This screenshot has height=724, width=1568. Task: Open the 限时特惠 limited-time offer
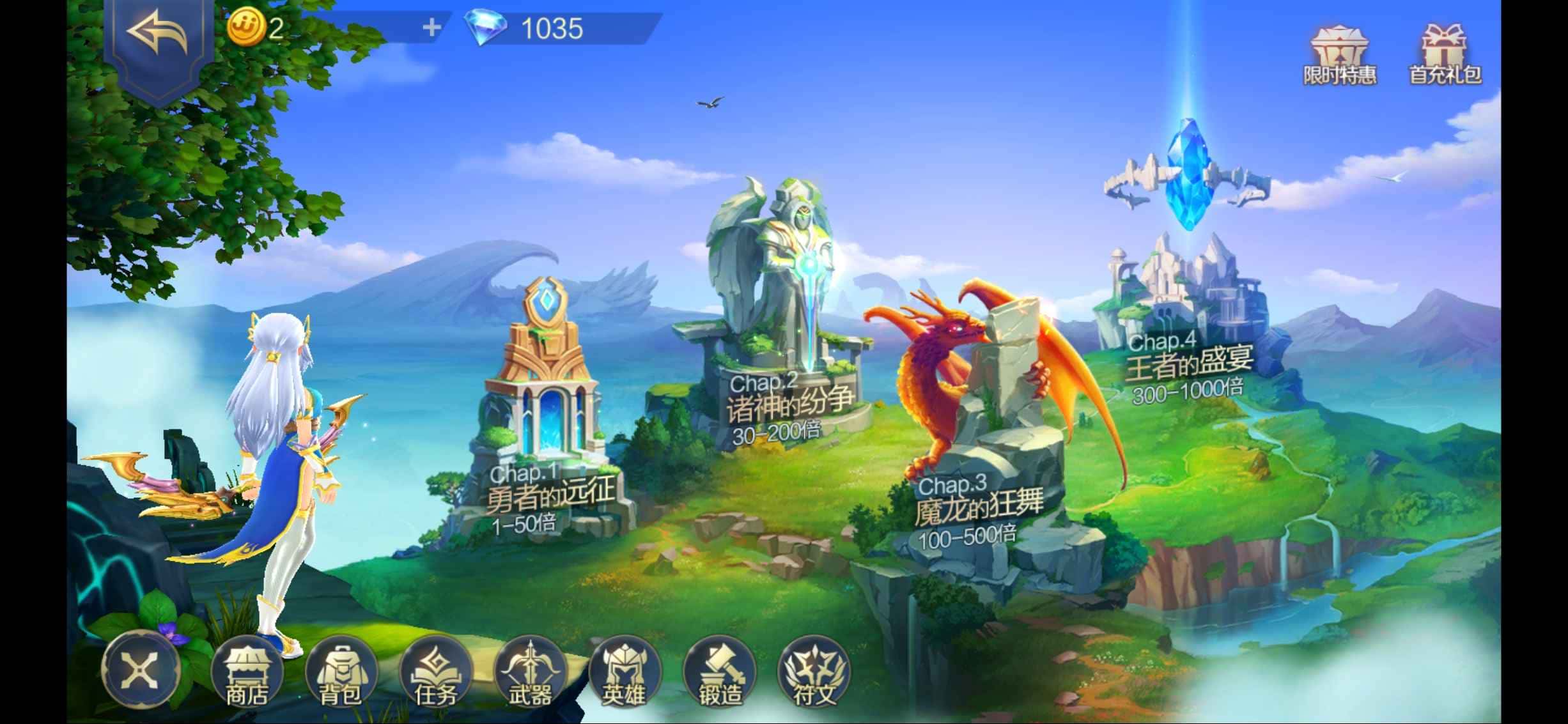click(x=1339, y=56)
